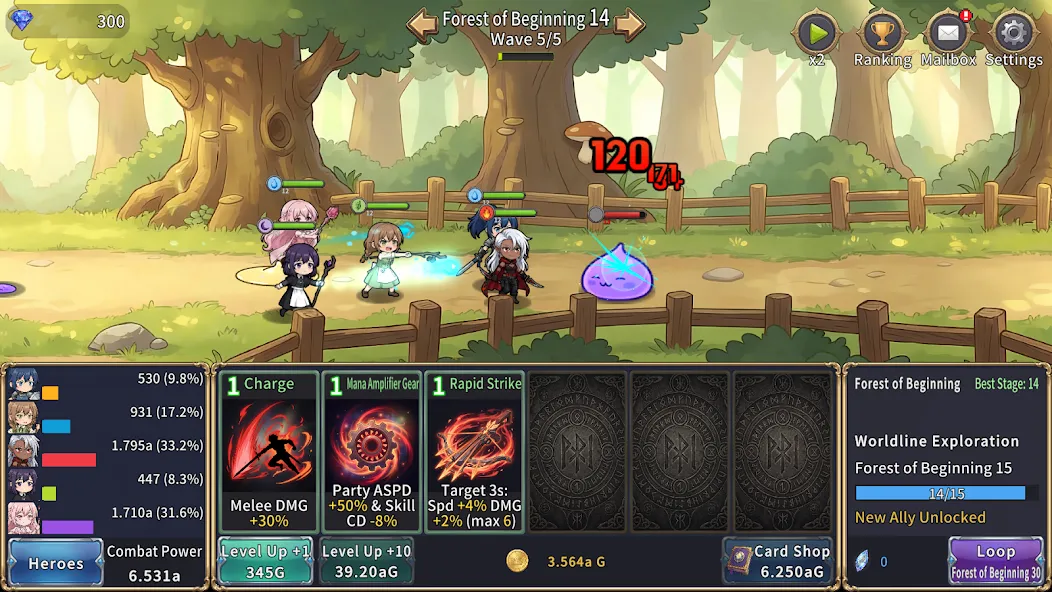This screenshot has height=592, width=1052.
Task: Advance to next stage with right arrow
Action: click(629, 24)
